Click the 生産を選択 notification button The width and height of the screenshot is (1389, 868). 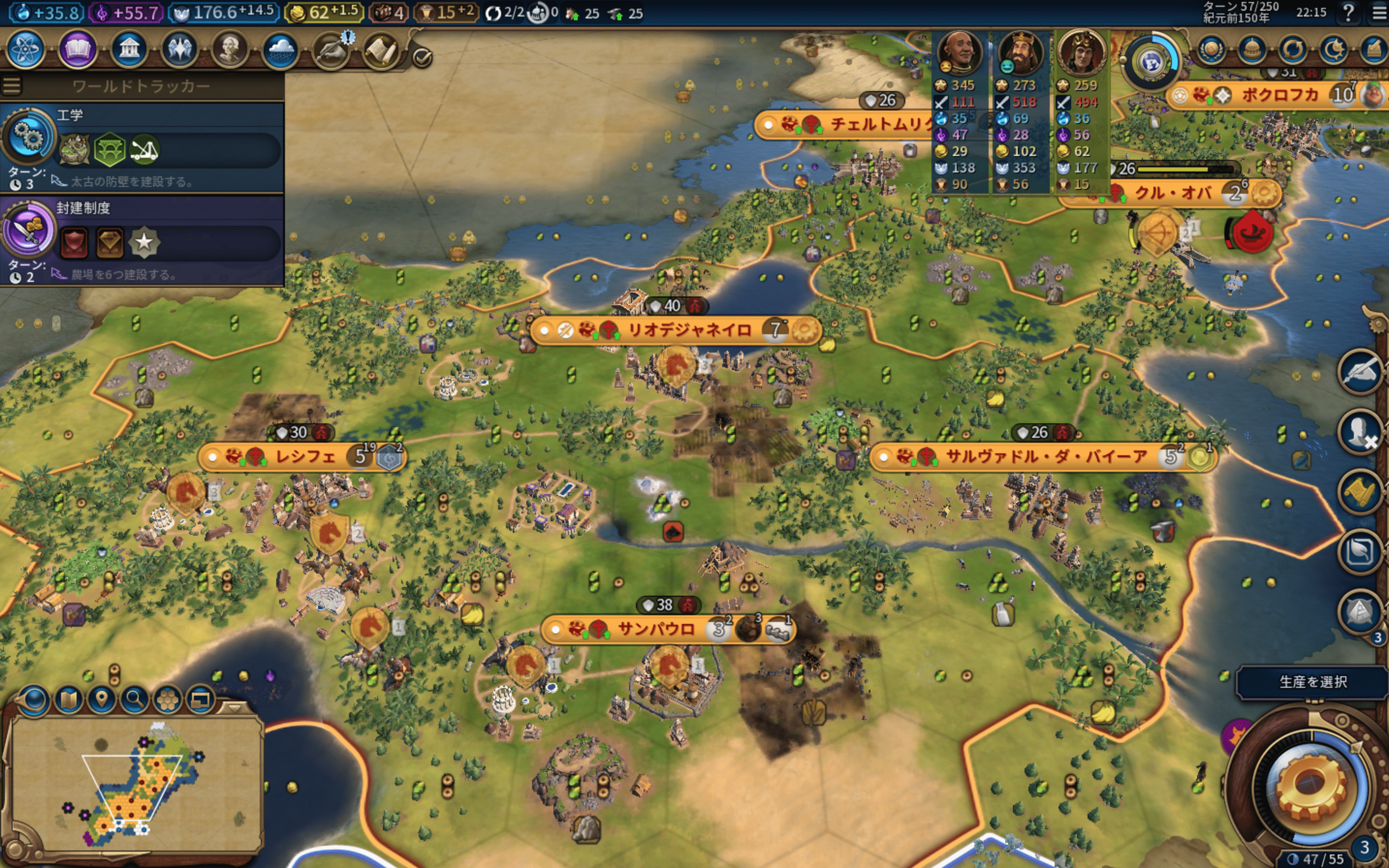click(1312, 682)
